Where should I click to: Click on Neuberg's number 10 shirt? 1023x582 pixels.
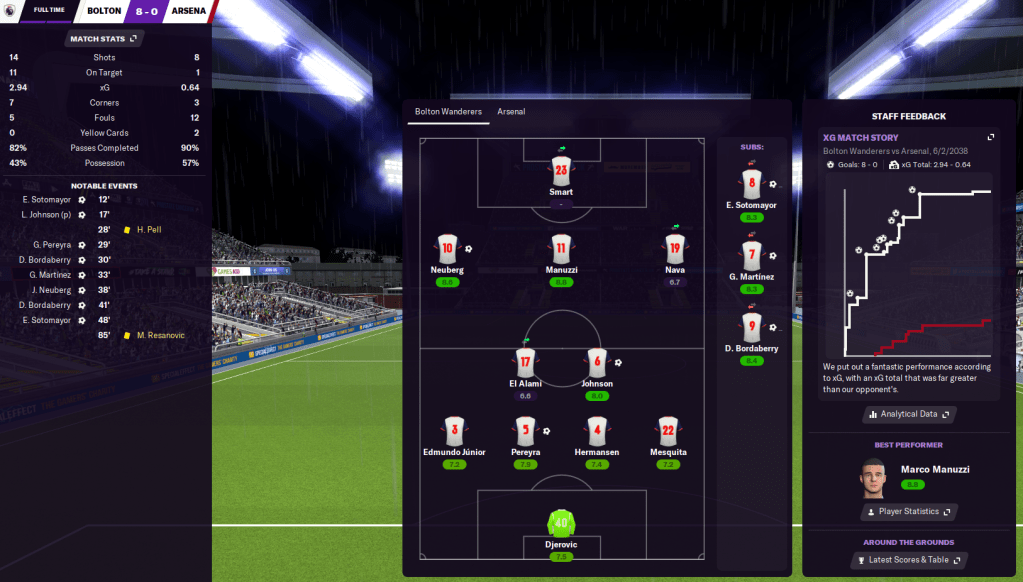pos(447,249)
